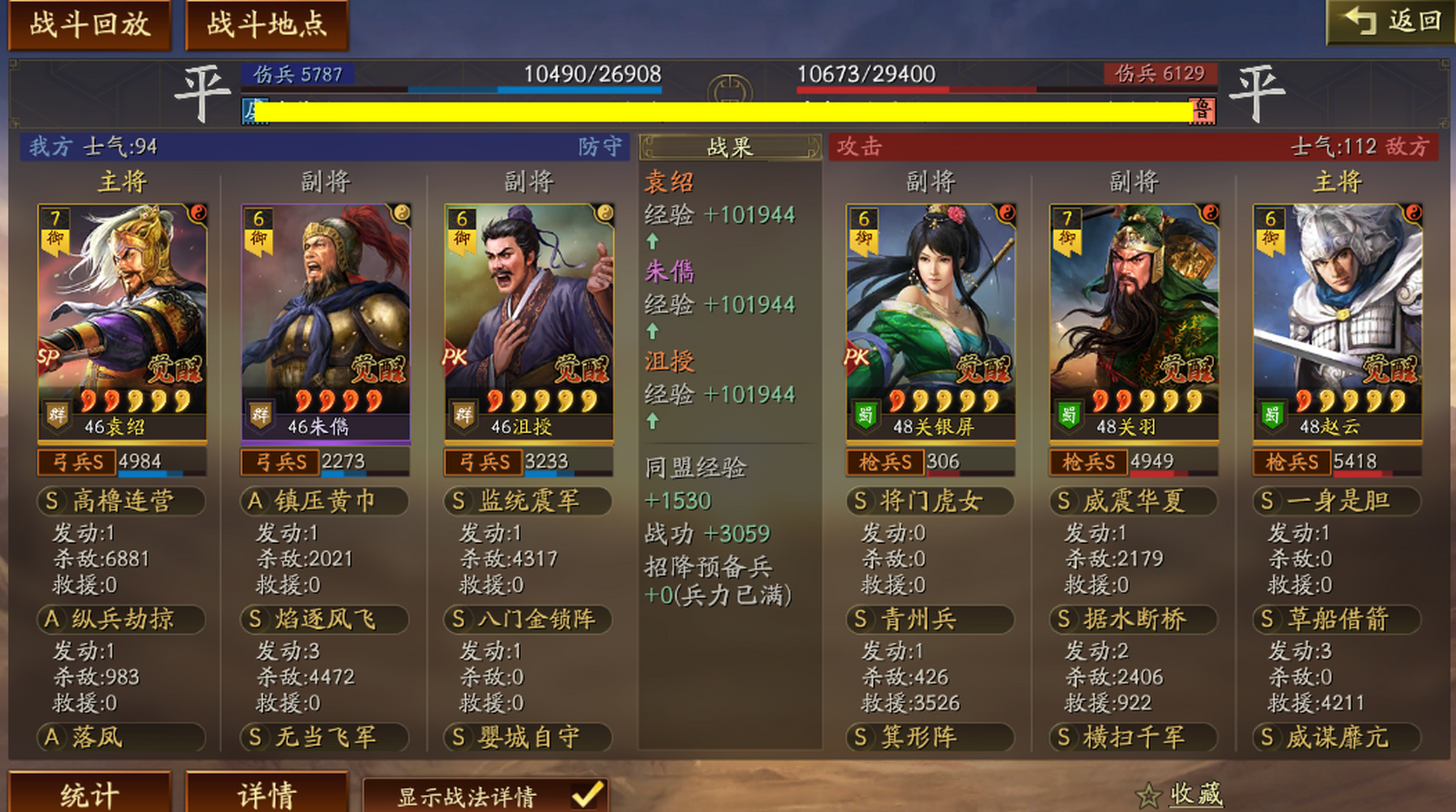Add this battle report to 收藏 favorites
The width and height of the screenshot is (1456, 812).
1181,794
